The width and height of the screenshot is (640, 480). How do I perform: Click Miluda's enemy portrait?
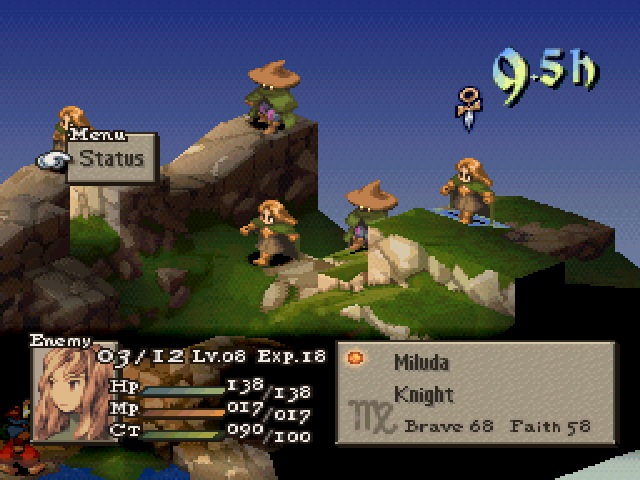pyautogui.click(x=67, y=393)
